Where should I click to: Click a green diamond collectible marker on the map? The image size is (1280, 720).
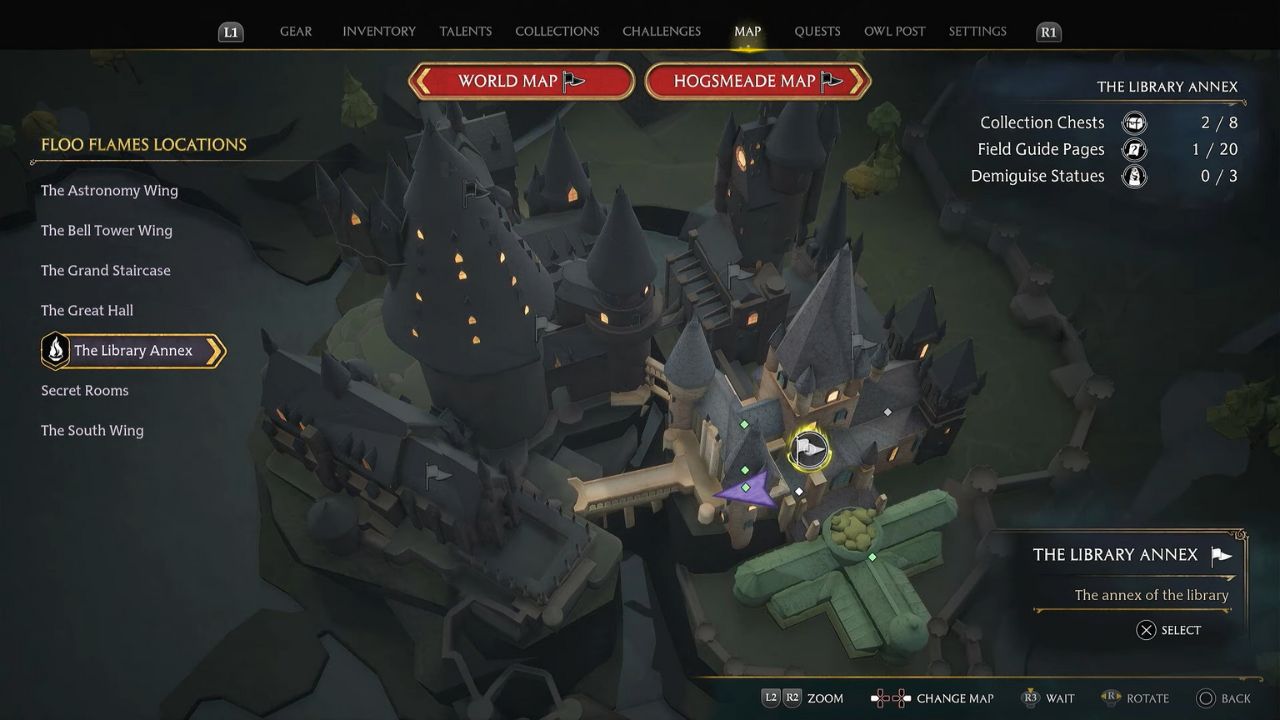744,424
